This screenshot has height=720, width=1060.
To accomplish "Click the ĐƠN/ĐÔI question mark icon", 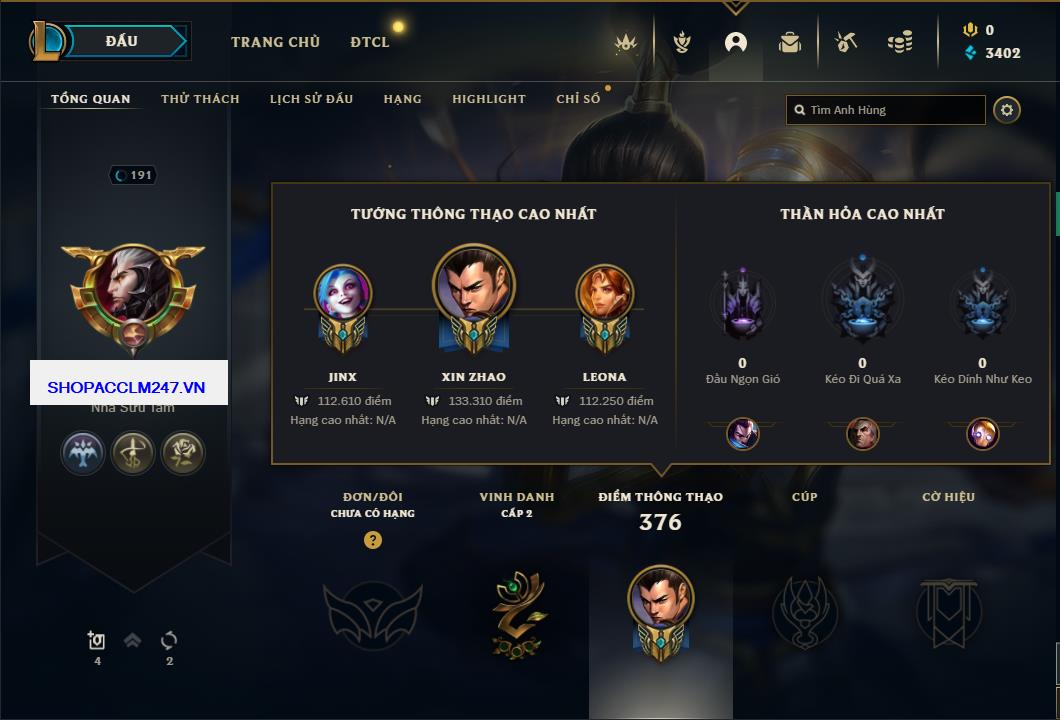I will click(x=373, y=540).
